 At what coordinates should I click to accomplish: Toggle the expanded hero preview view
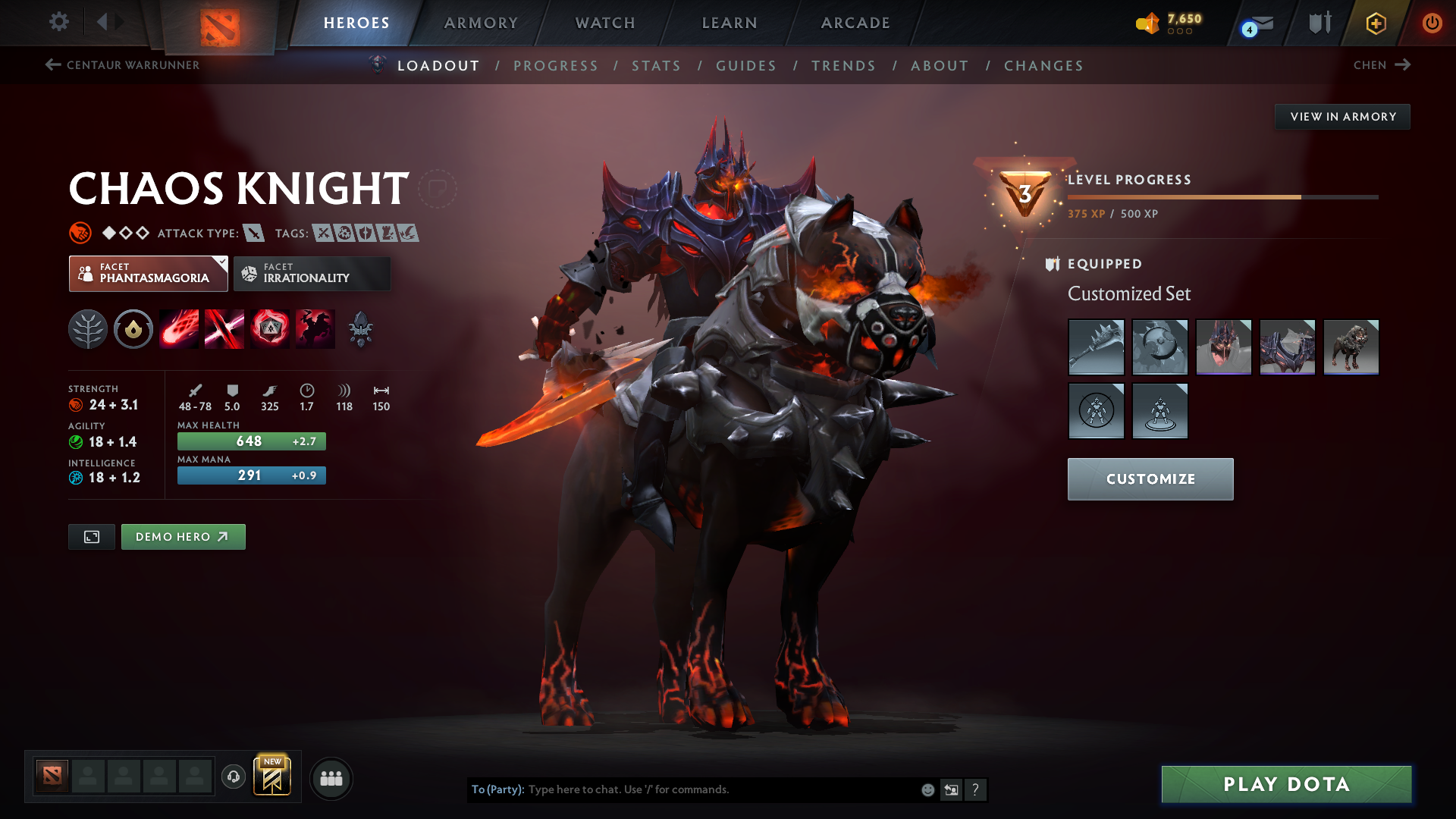[91, 536]
